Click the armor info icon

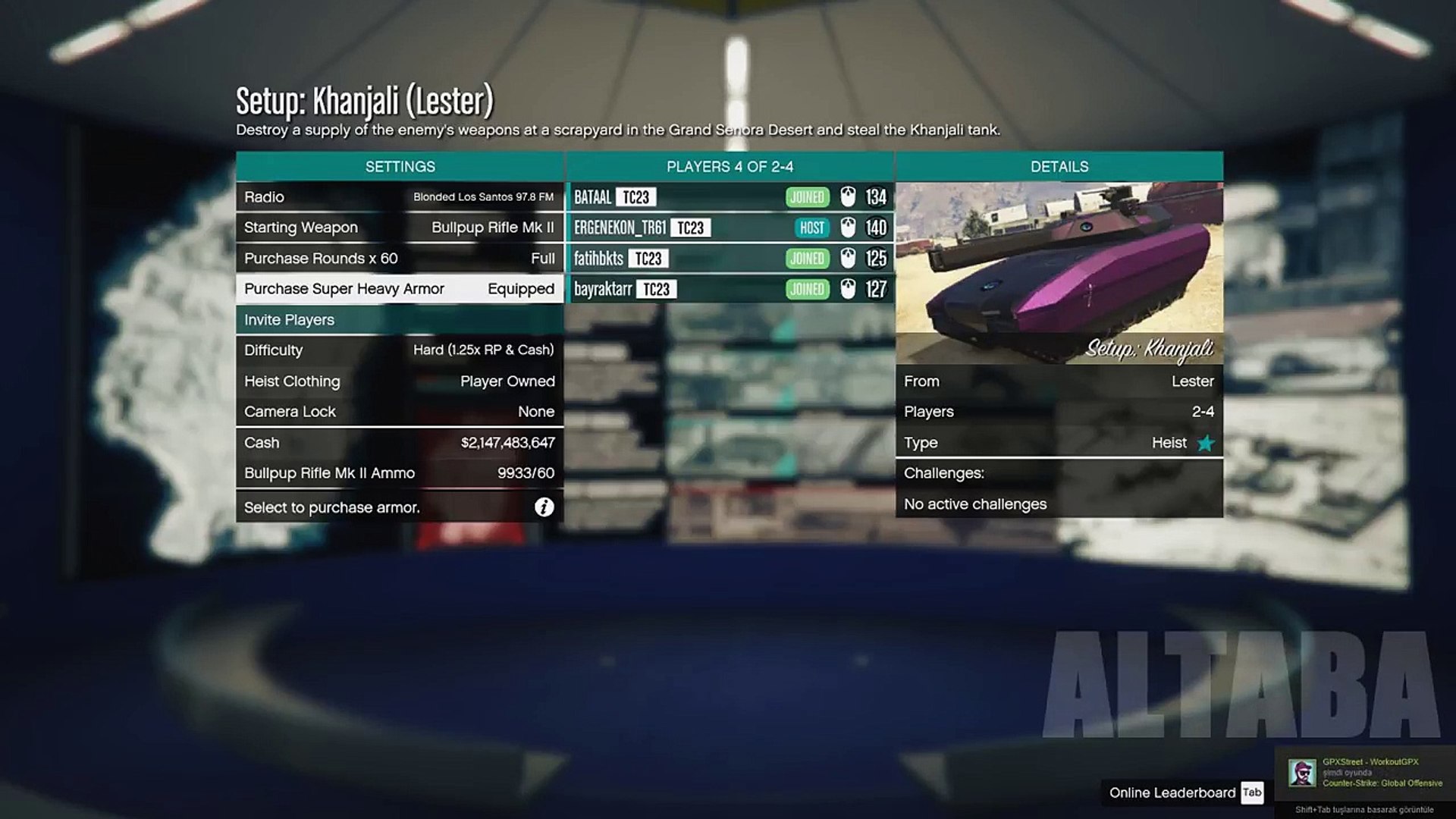pyautogui.click(x=544, y=507)
